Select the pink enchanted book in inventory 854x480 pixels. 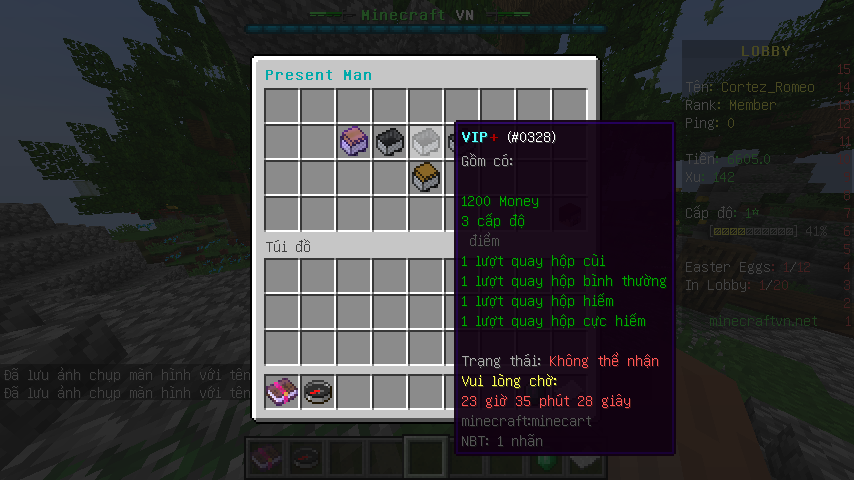[282, 391]
